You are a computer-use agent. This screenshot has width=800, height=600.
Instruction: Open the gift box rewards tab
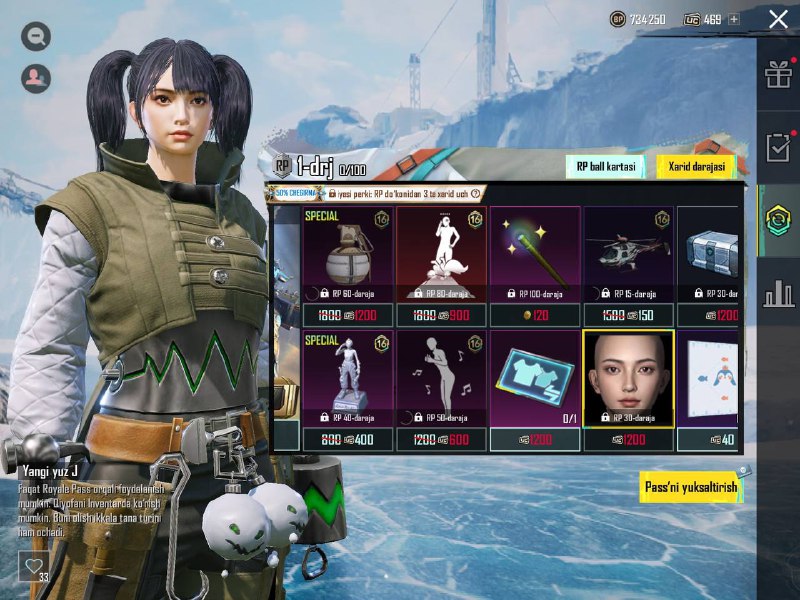(x=778, y=75)
